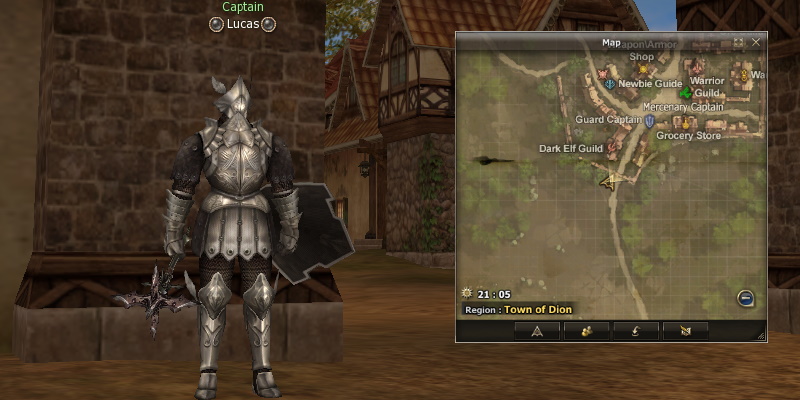Click the Weapon/Armor Shop marker
This screenshot has height=400, width=800.
pyautogui.click(x=642, y=69)
